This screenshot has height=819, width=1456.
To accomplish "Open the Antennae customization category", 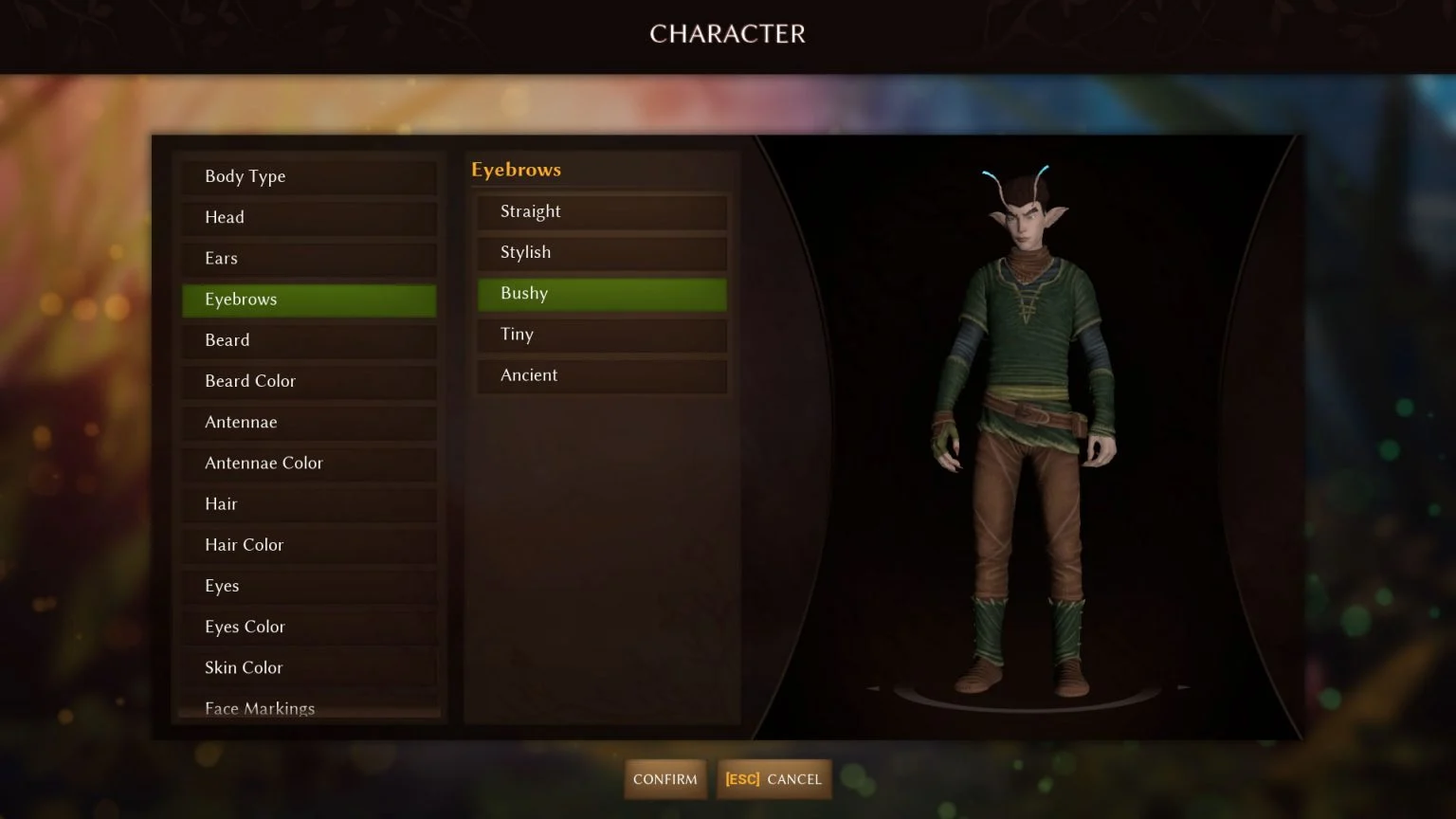I will pyautogui.click(x=308, y=422).
